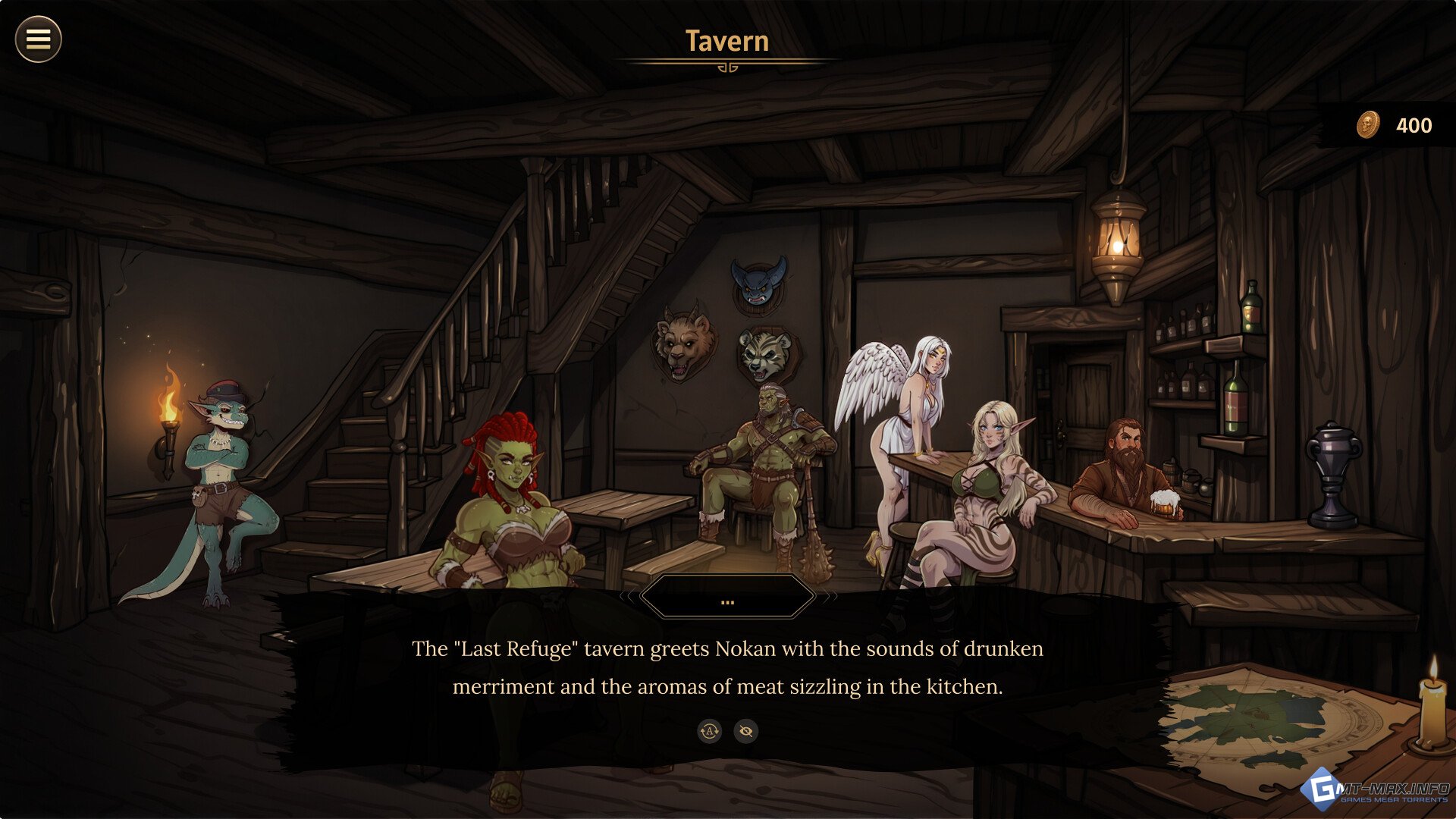Image resolution: width=1456 pixels, height=819 pixels.
Task: Continue the Last Refuge tavern dialogue text
Action: pyautogui.click(x=727, y=667)
